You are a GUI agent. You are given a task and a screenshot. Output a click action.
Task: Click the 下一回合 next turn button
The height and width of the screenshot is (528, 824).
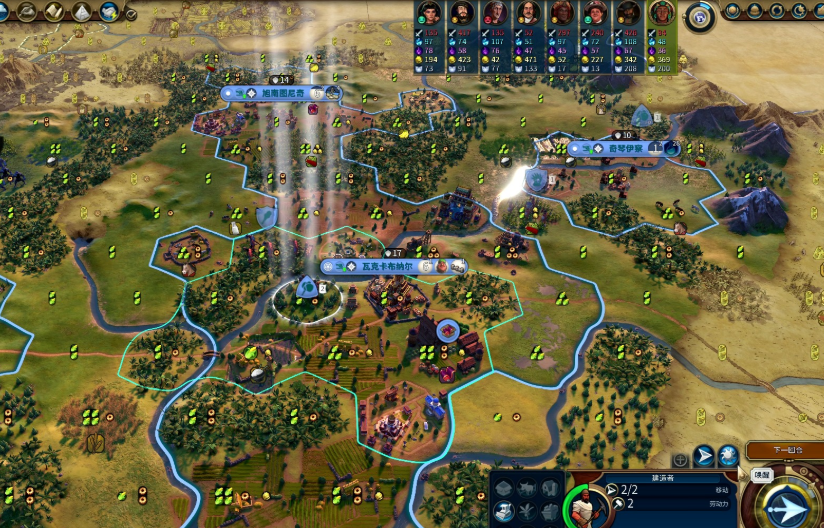click(785, 451)
